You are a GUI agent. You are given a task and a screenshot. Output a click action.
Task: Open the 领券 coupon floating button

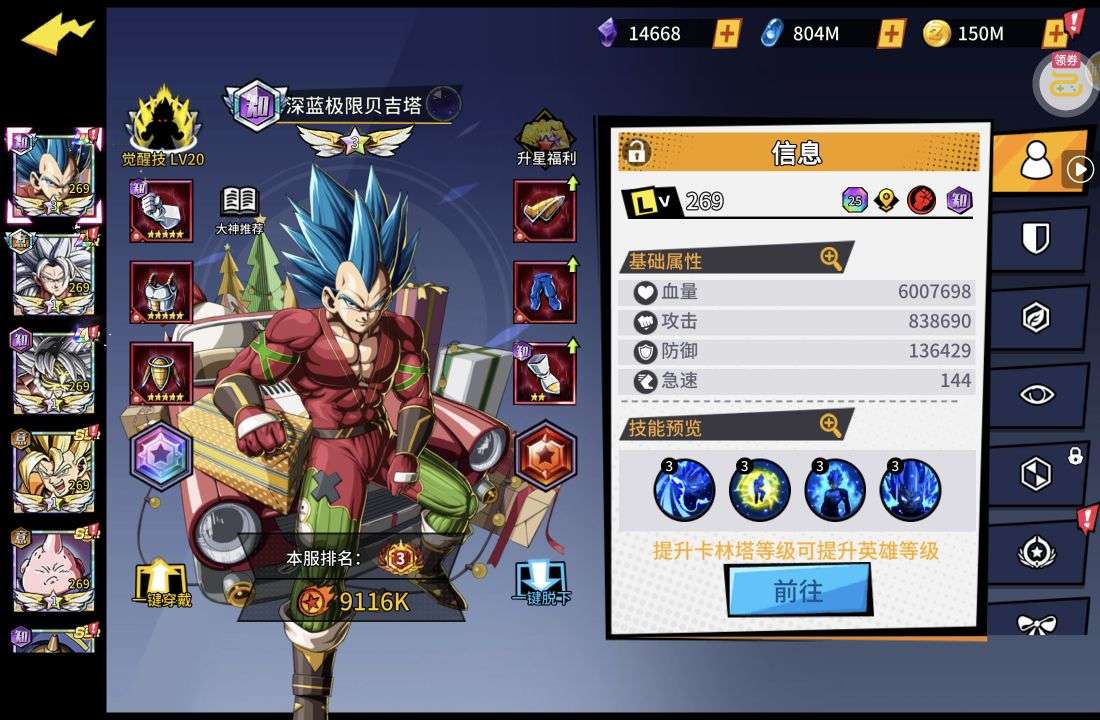coord(1066,82)
